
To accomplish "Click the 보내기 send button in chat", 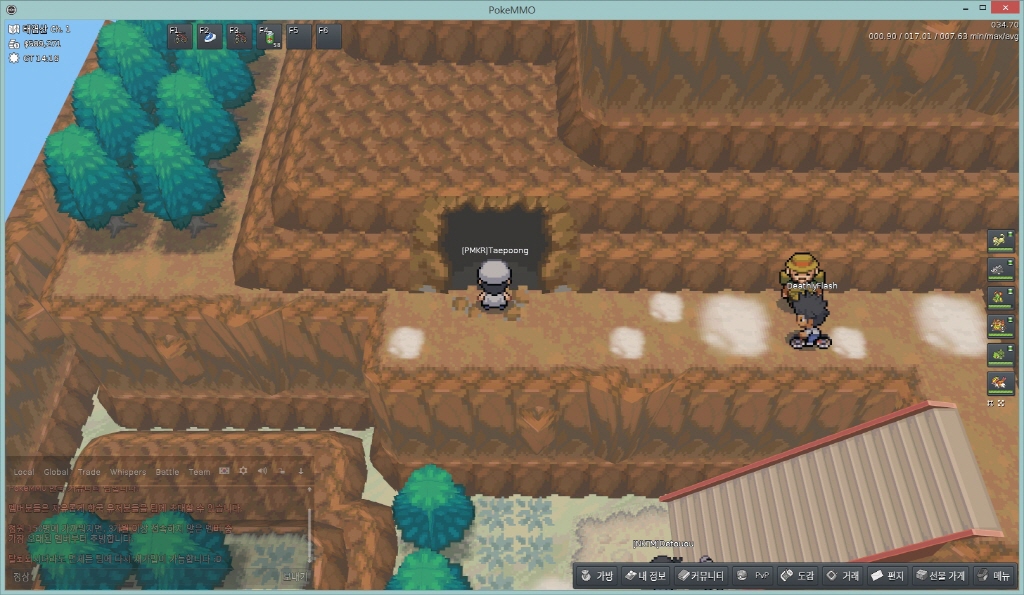I will click(x=295, y=576).
